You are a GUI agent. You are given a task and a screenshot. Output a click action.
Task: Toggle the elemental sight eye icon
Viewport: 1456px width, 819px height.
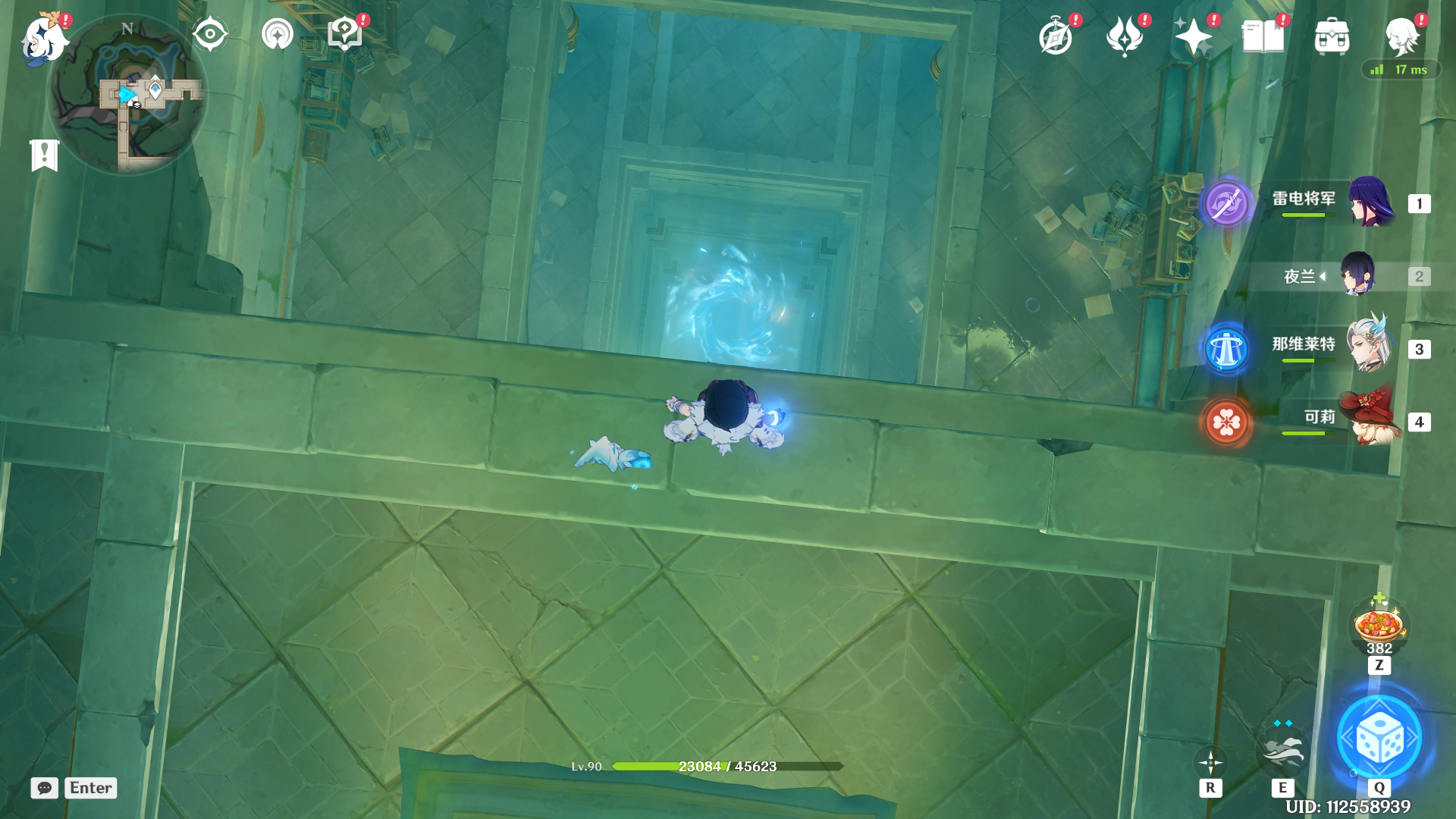coord(210,34)
